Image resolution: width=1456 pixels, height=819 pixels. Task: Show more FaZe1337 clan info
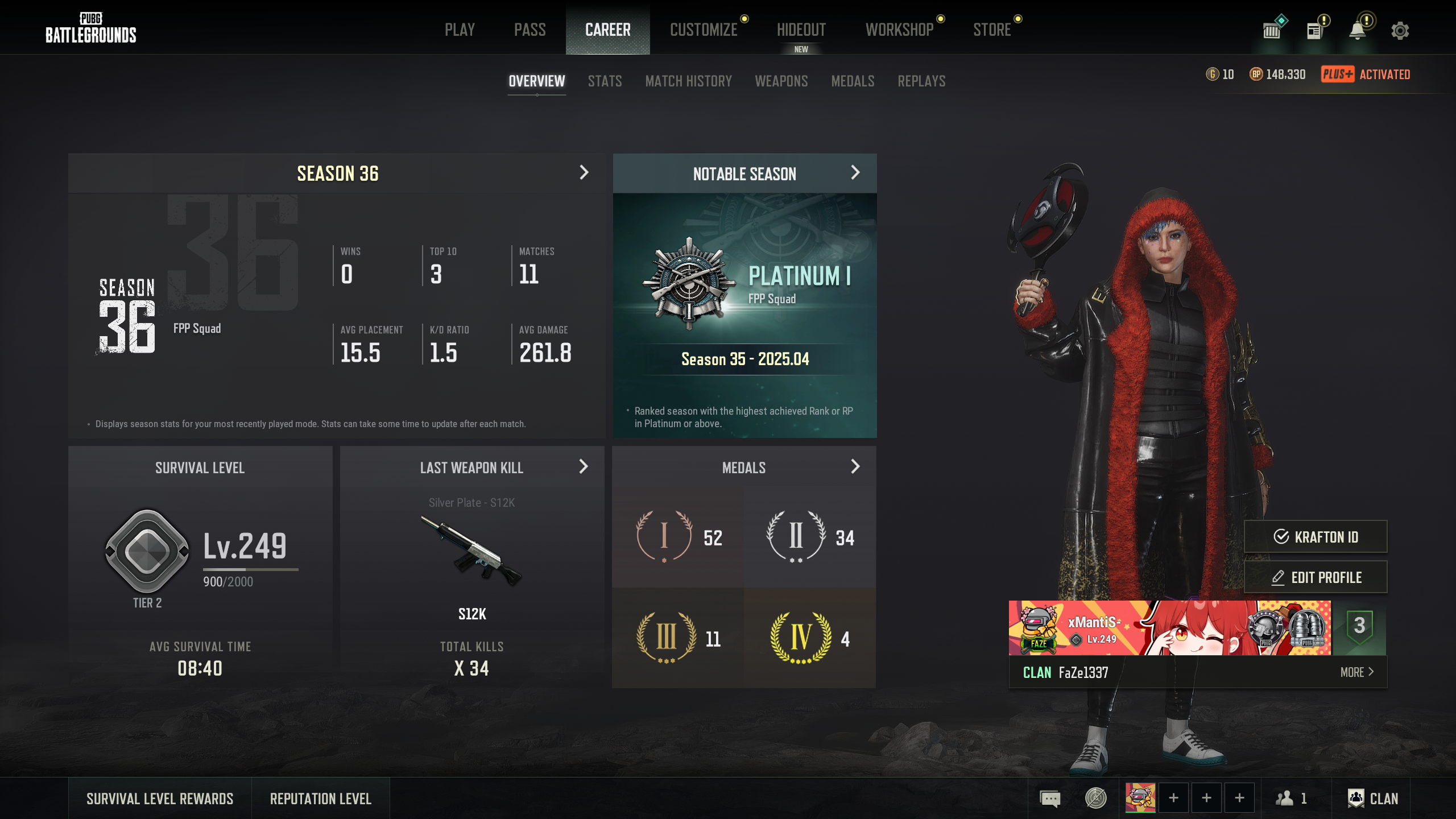1356,672
